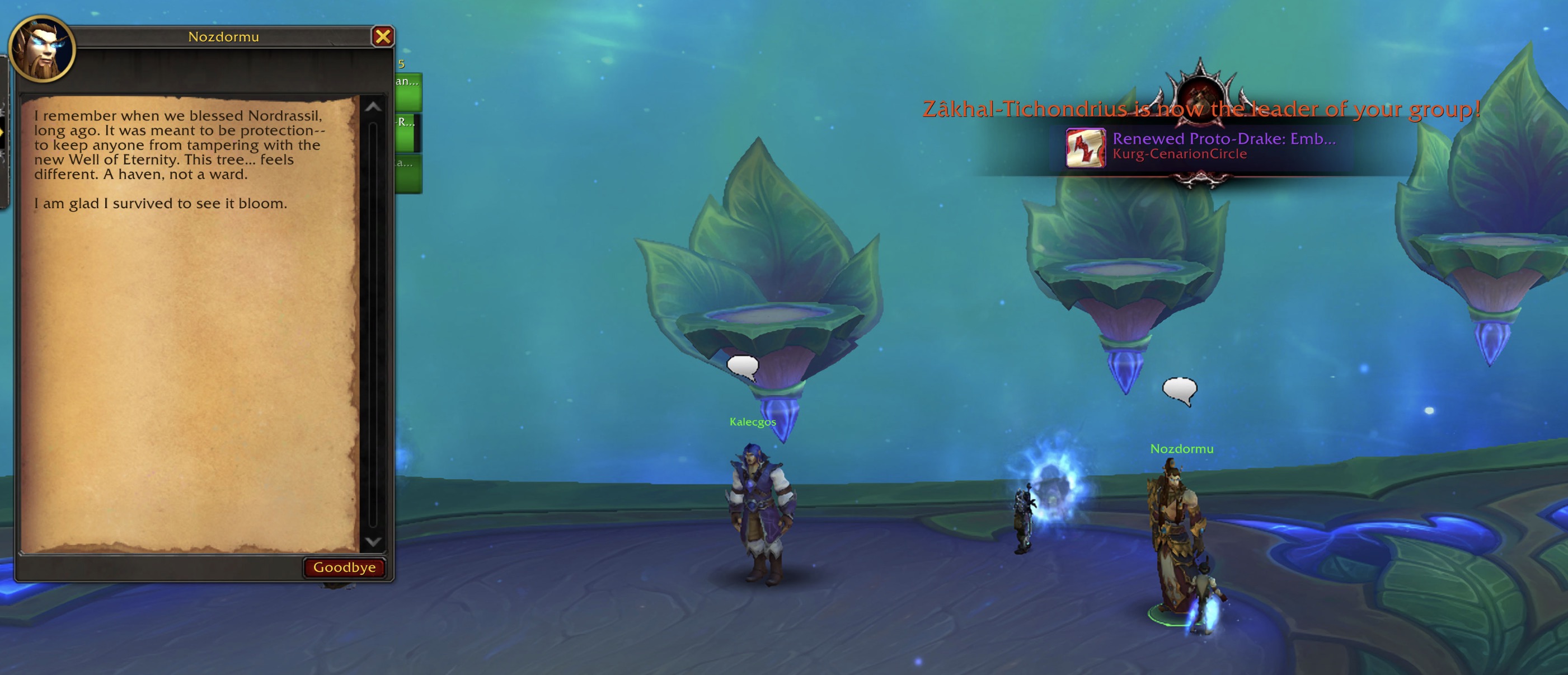This screenshot has height=675, width=1568.
Task: Click the dialogue scroll down arrow
Action: 373,541
